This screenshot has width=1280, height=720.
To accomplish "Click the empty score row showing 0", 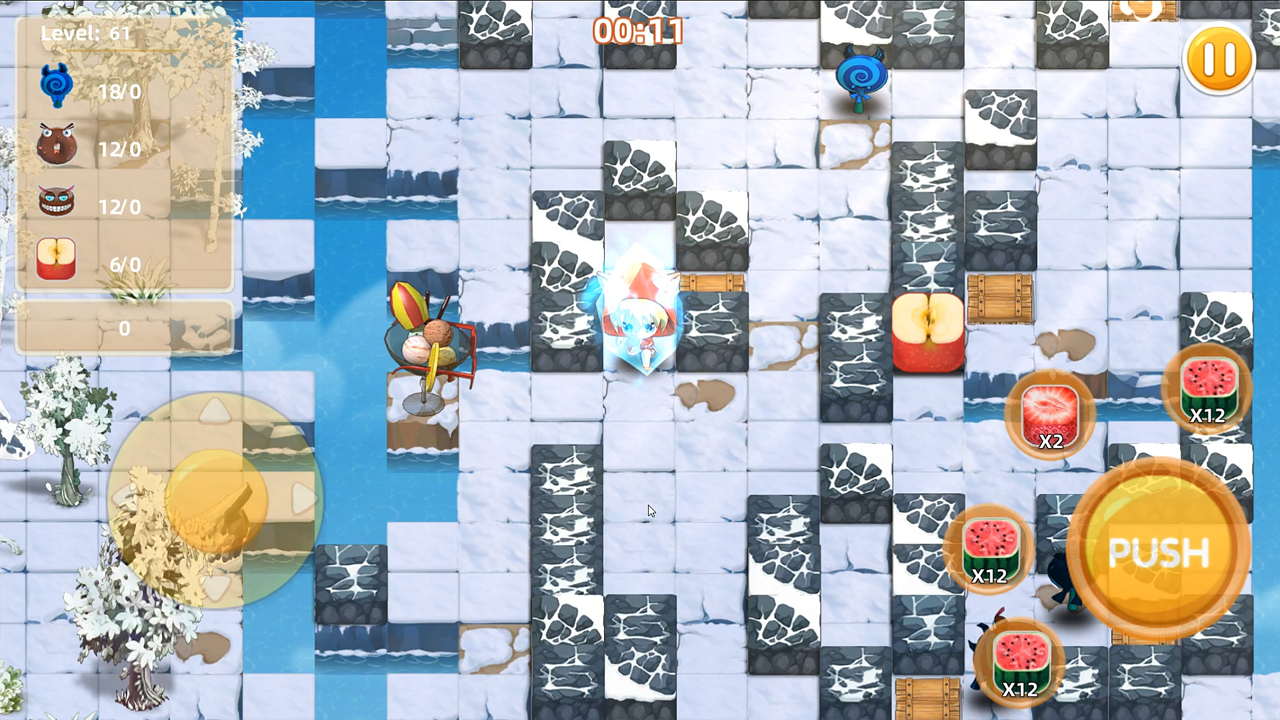I will click(x=125, y=328).
